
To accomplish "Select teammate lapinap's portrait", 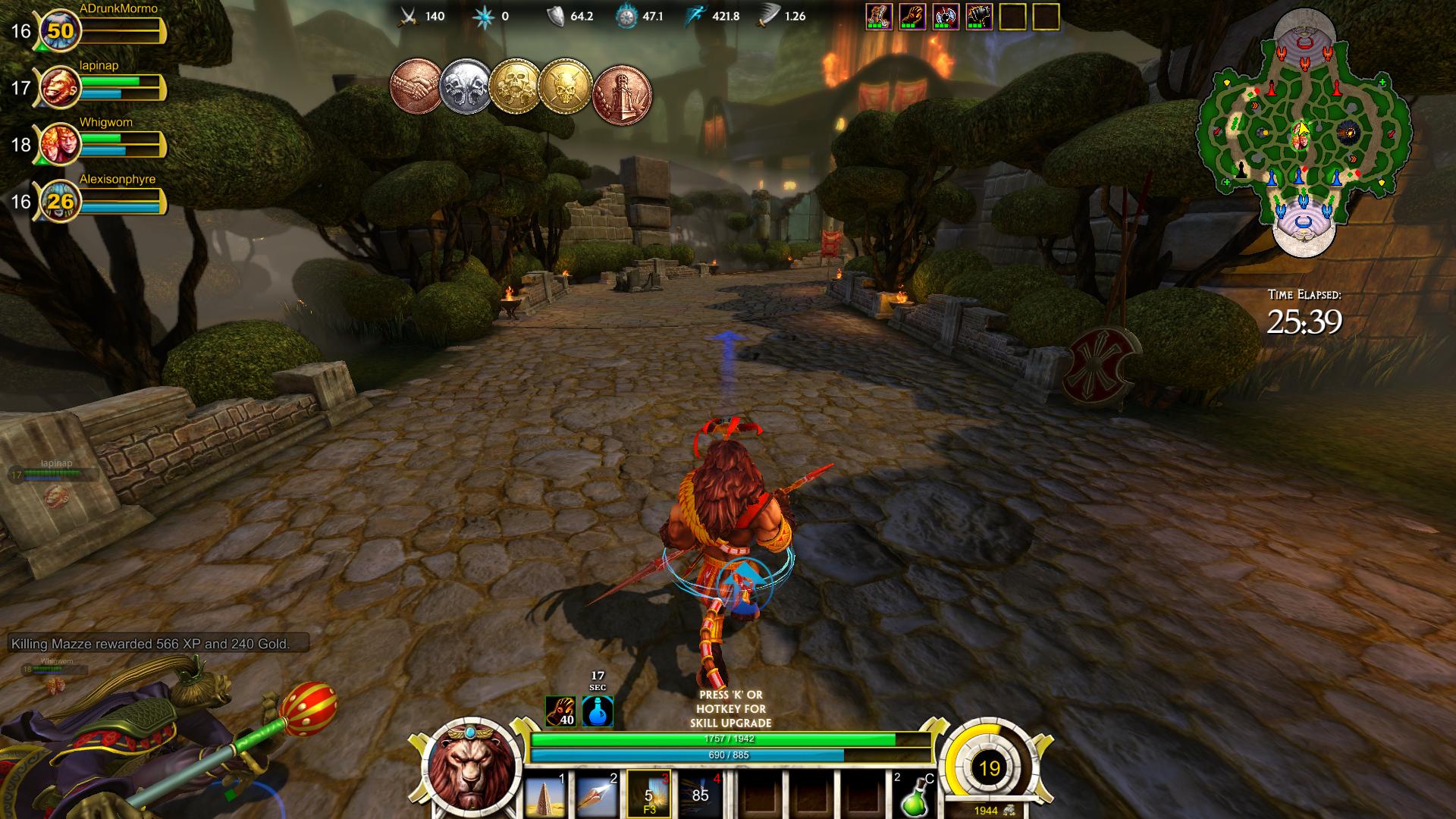I will [x=59, y=88].
